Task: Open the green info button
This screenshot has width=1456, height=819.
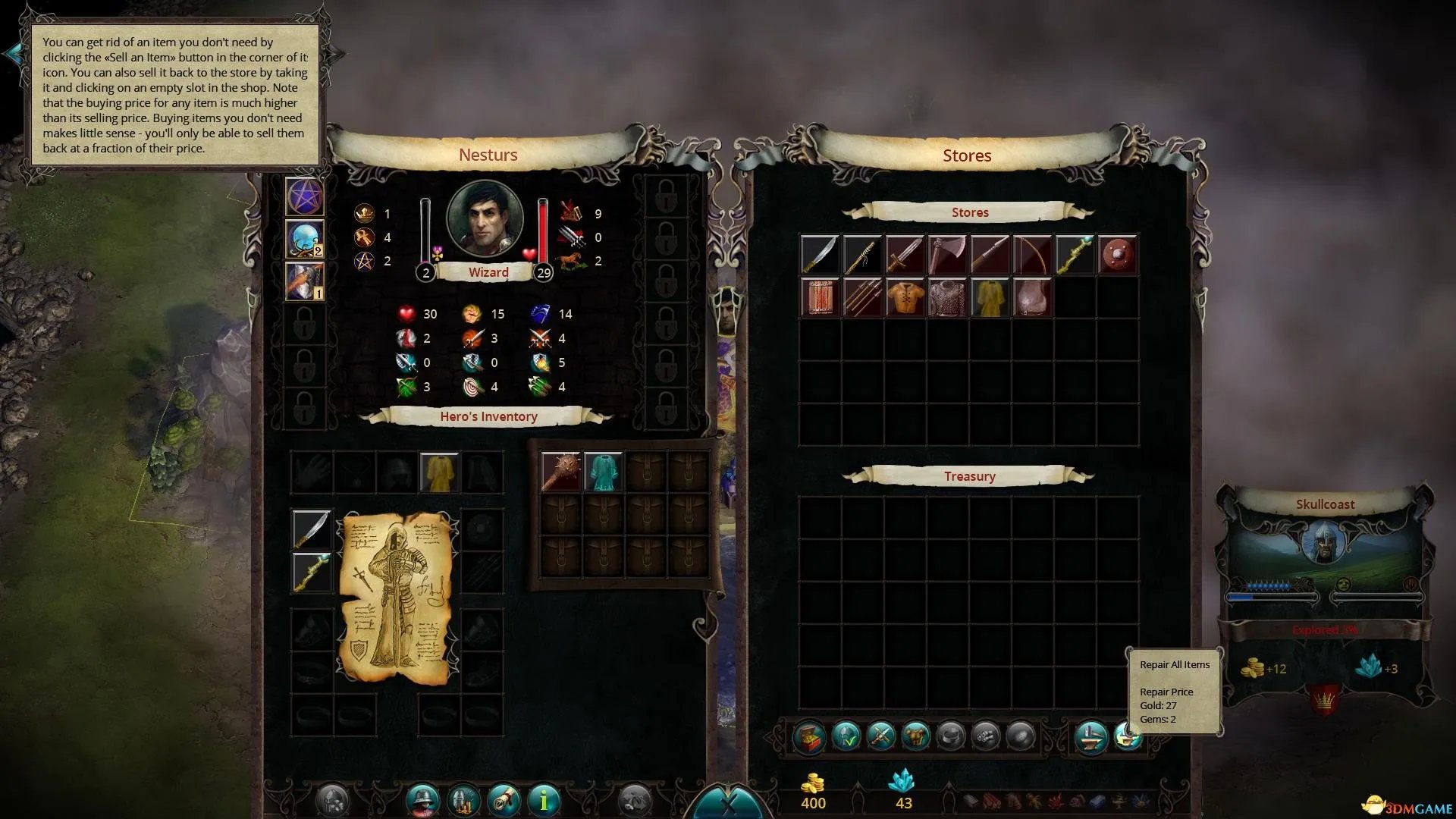Action: point(543,799)
